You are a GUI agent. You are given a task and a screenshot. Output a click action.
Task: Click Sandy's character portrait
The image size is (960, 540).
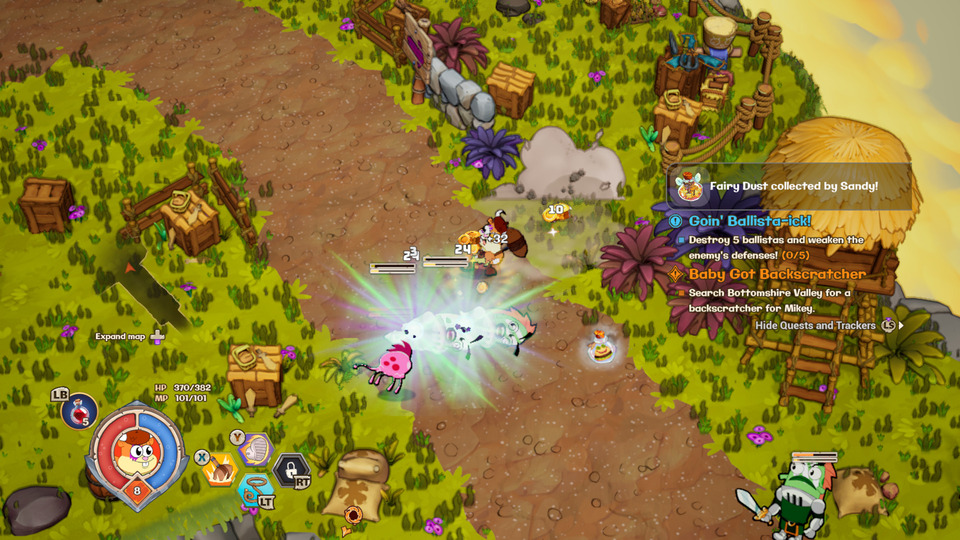[x=134, y=450]
